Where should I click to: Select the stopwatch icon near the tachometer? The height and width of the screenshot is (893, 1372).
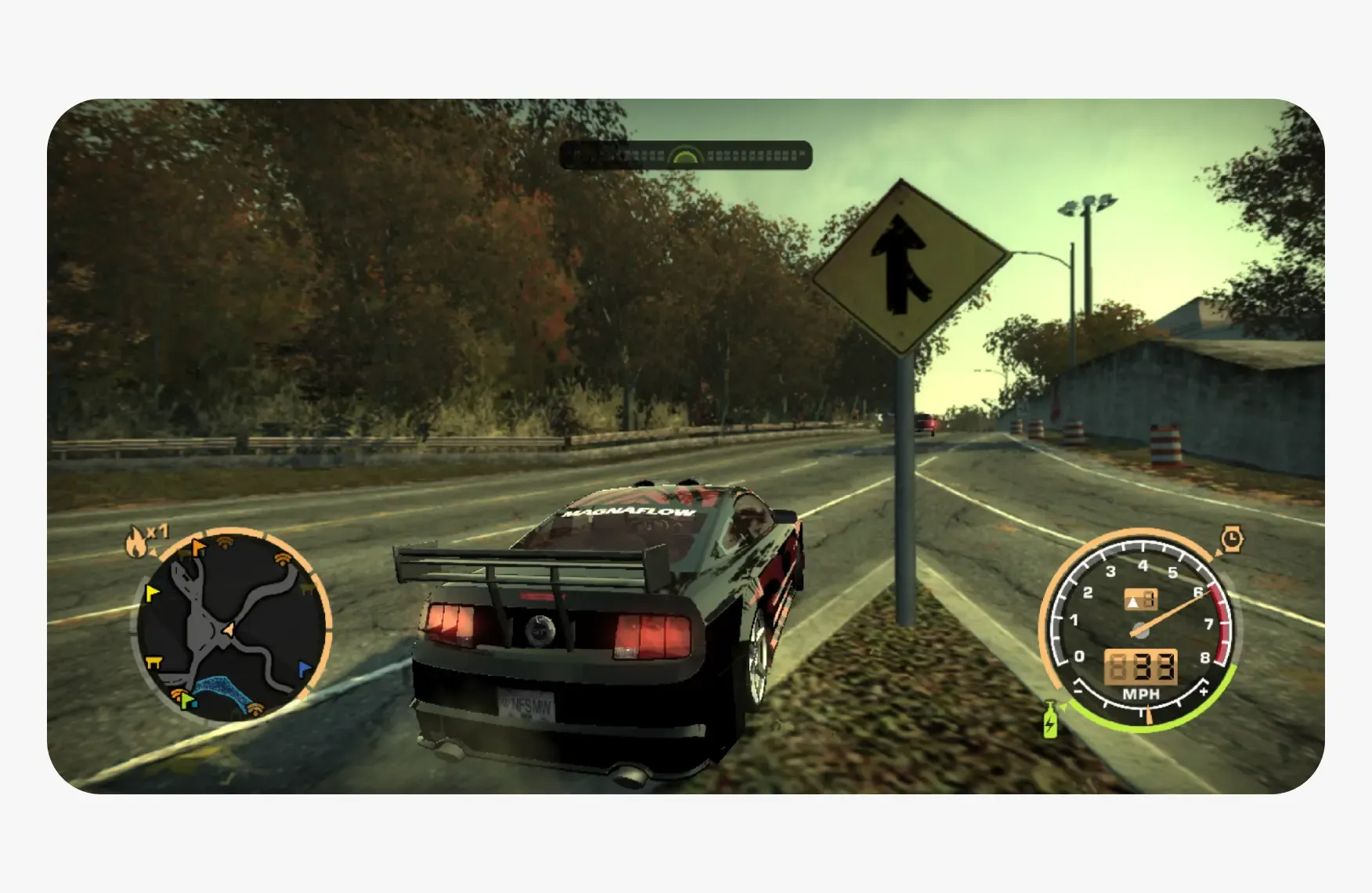[x=1232, y=537]
